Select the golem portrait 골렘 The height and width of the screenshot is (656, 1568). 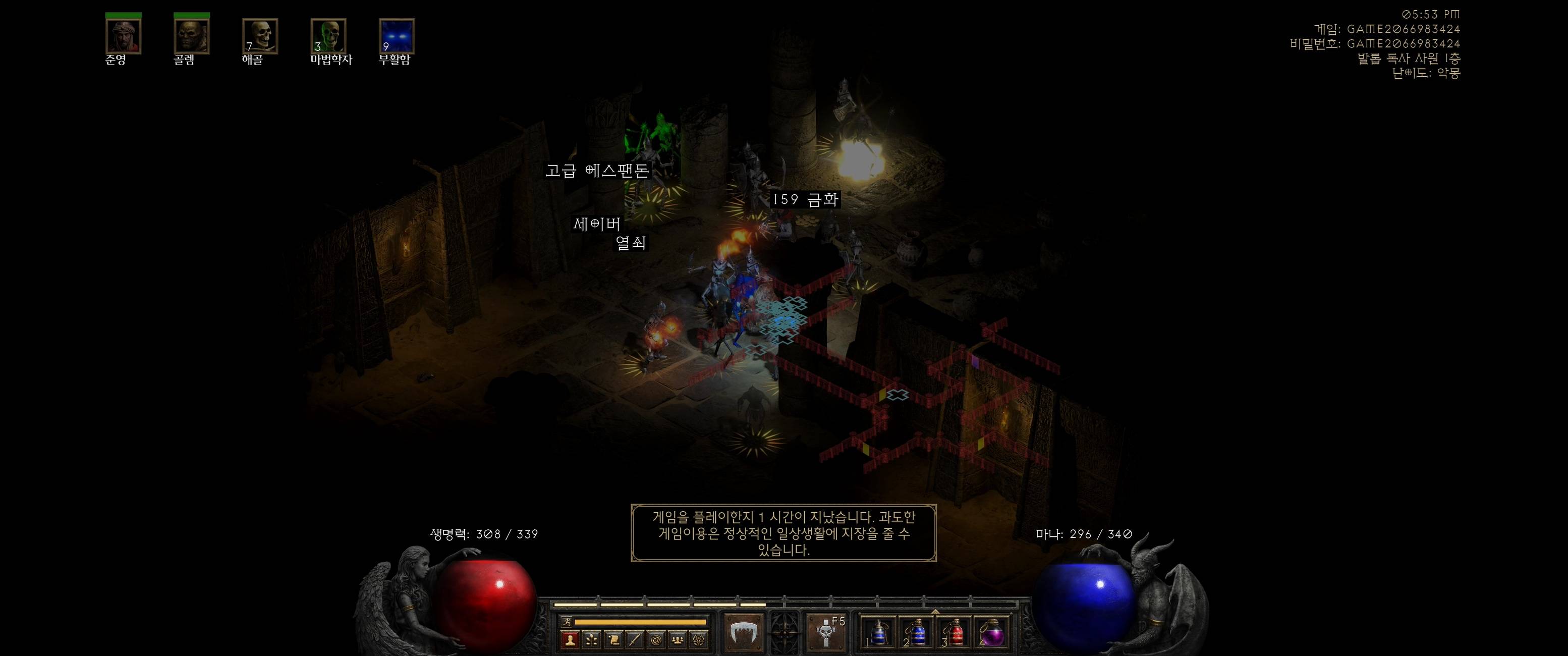192,36
